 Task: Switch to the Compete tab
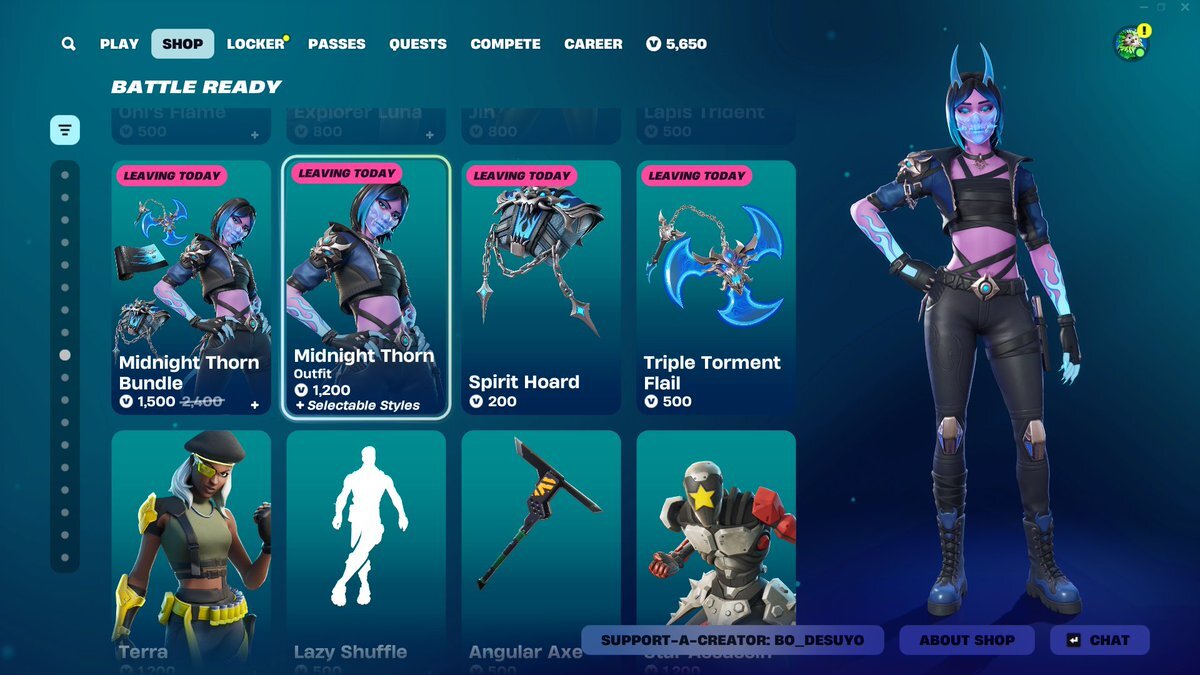(505, 44)
